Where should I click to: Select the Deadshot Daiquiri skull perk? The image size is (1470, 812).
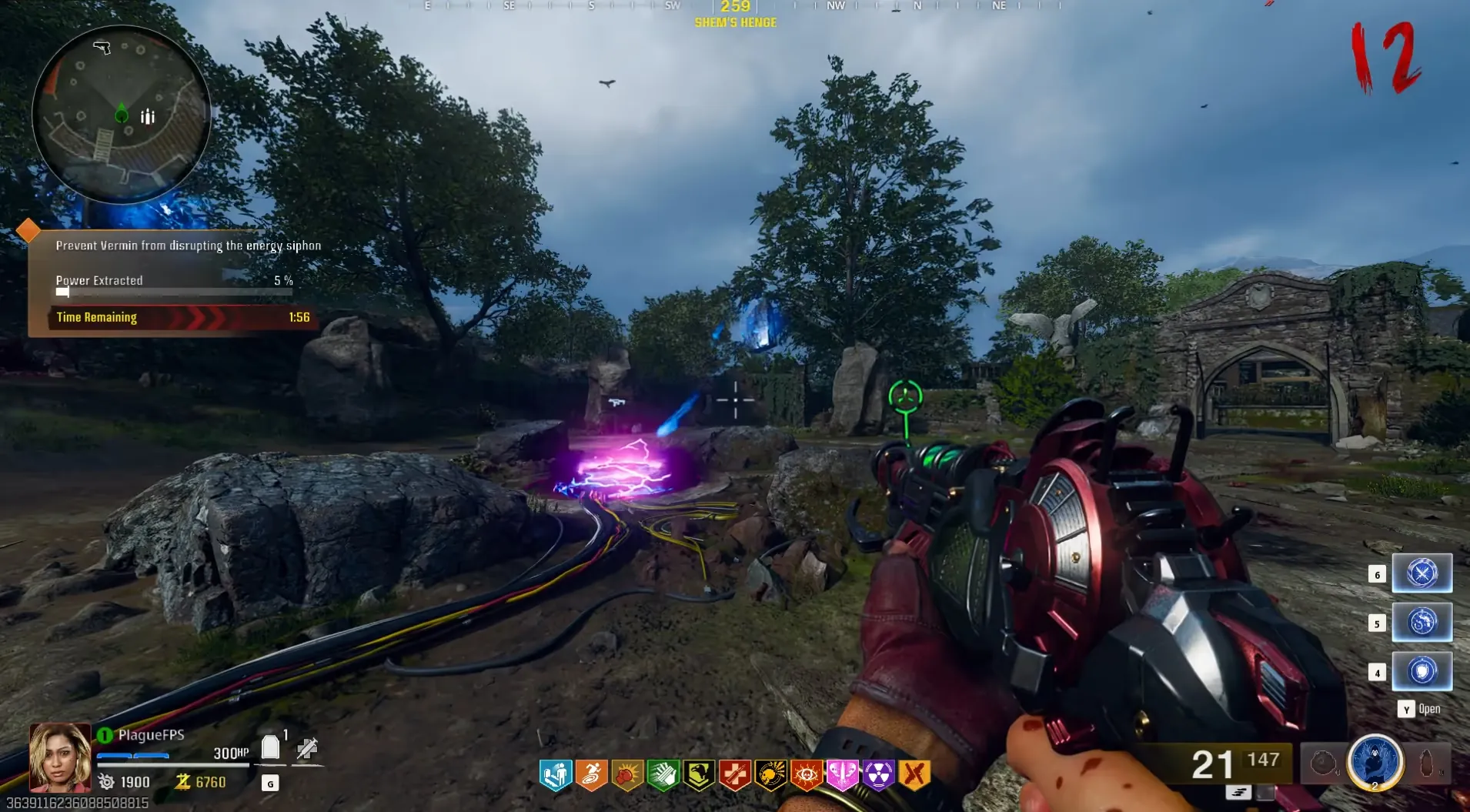click(x=770, y=775)
